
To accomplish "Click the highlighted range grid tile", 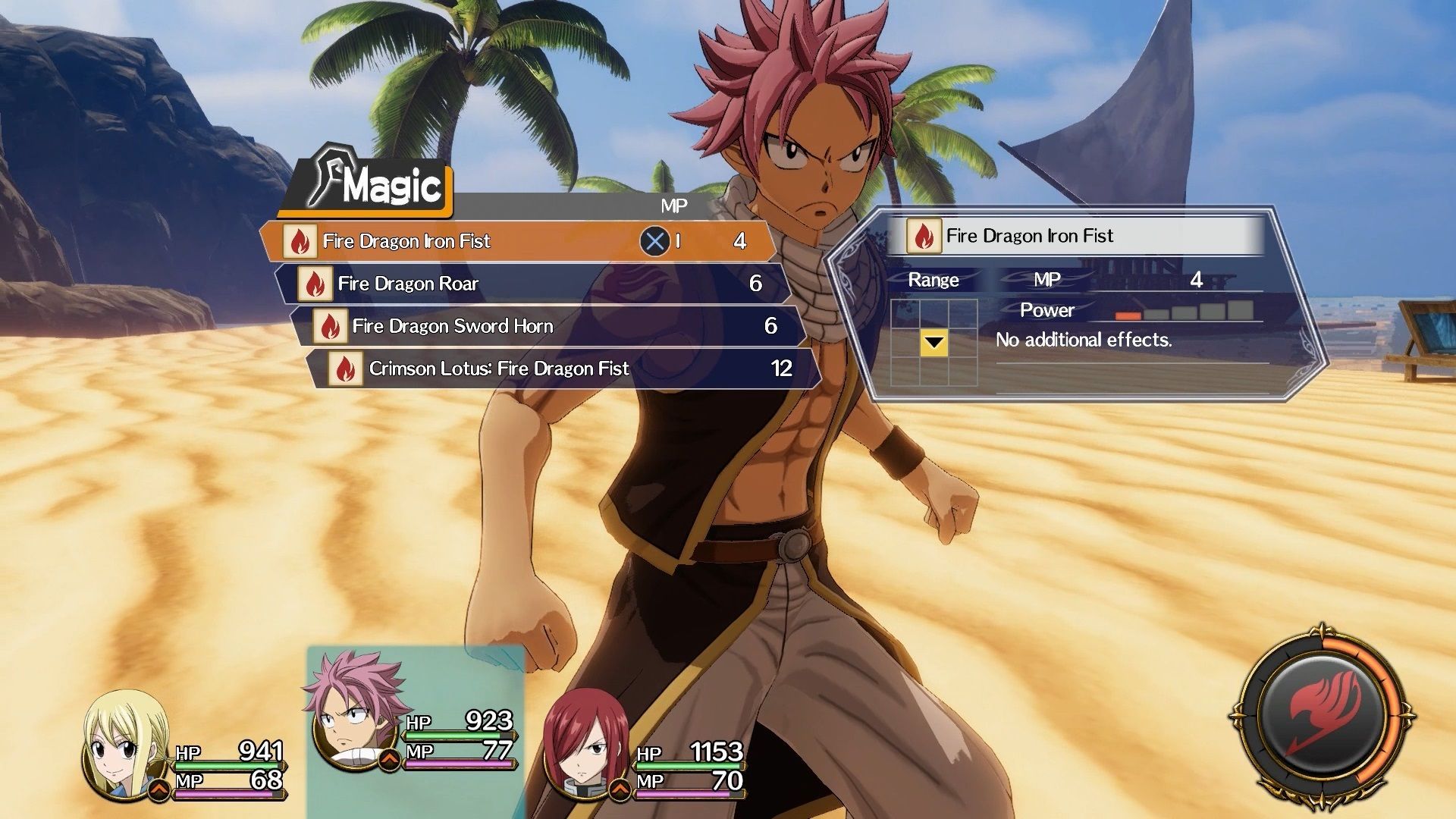I will (x=934, y=343).
